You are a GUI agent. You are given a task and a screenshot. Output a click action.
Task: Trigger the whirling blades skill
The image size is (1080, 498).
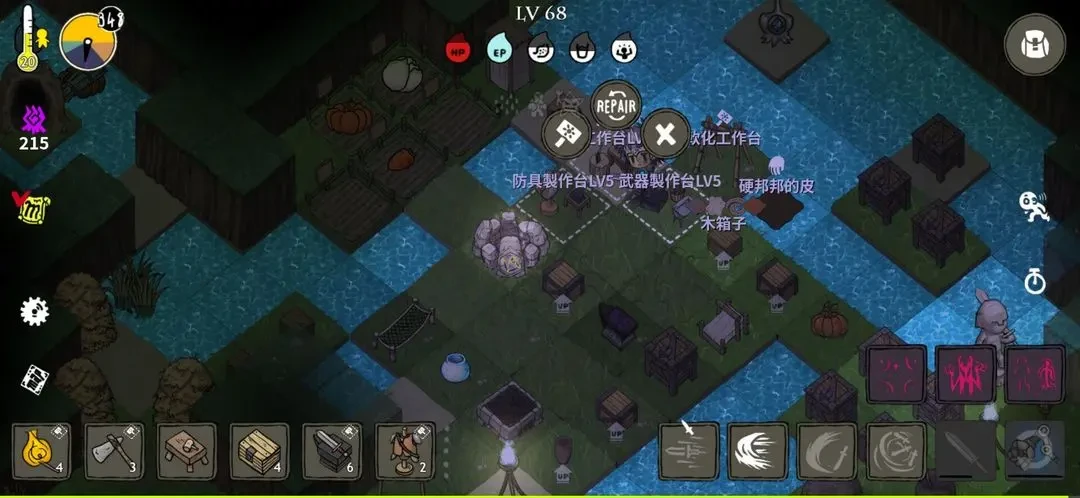pyautogui.click(x=896, y=452)
